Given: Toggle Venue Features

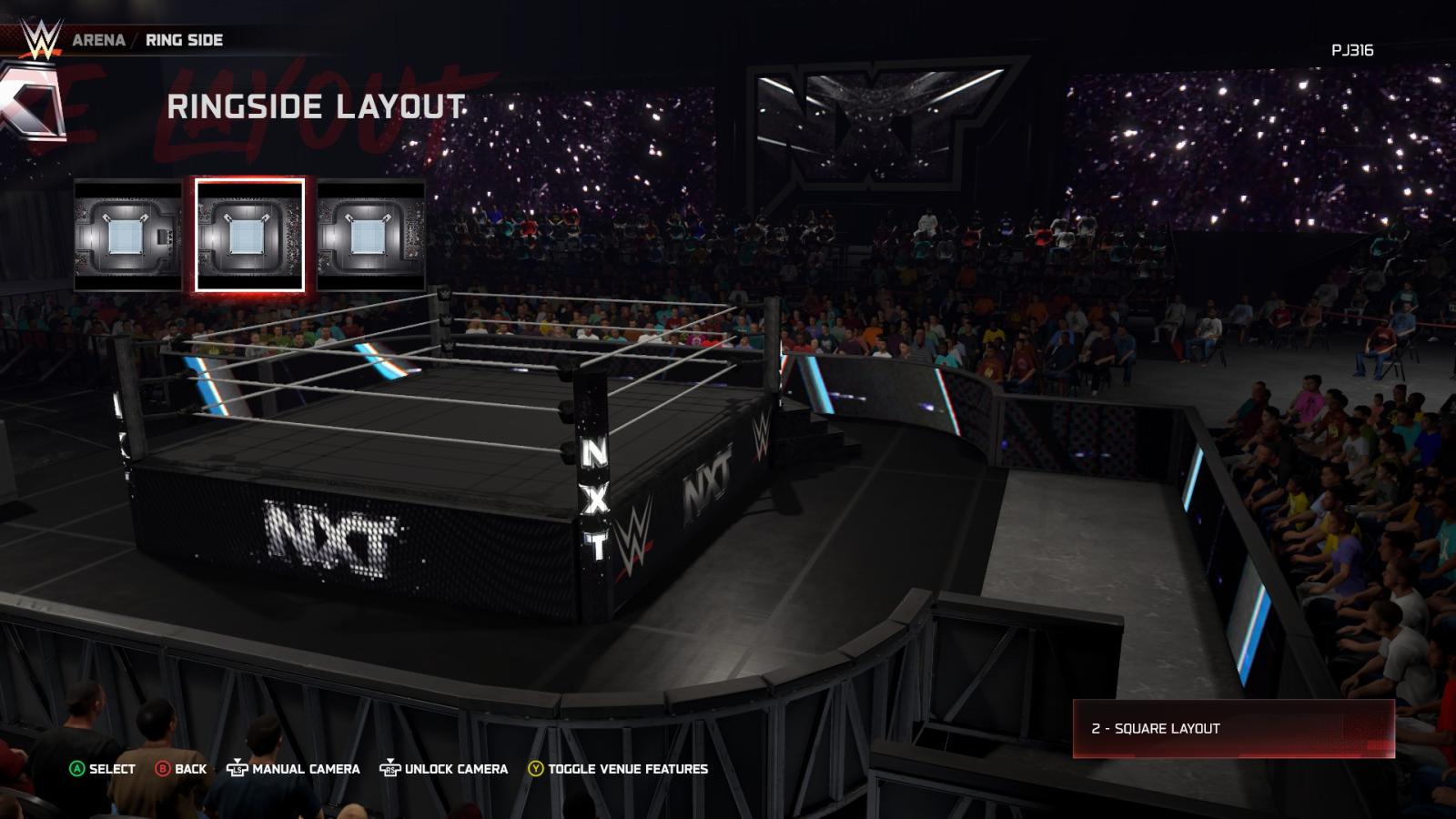Looking at the screenshot, I should click(618, 769).
